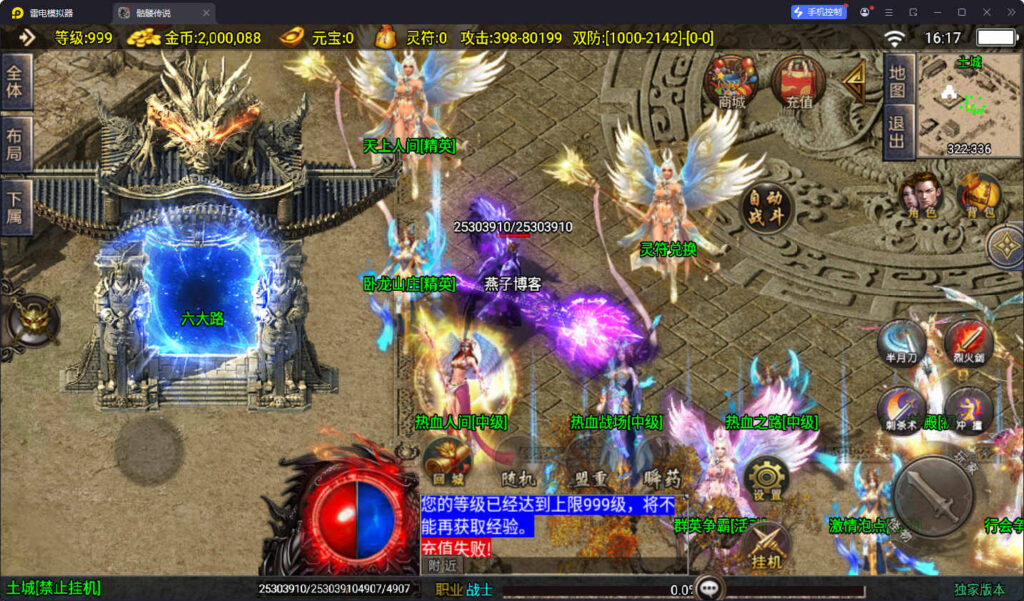The width and height of the screenshot is (1024, 601).
Task: Open the chat speech bubble button
Action: pyautogui.click(x=711, y=588)
